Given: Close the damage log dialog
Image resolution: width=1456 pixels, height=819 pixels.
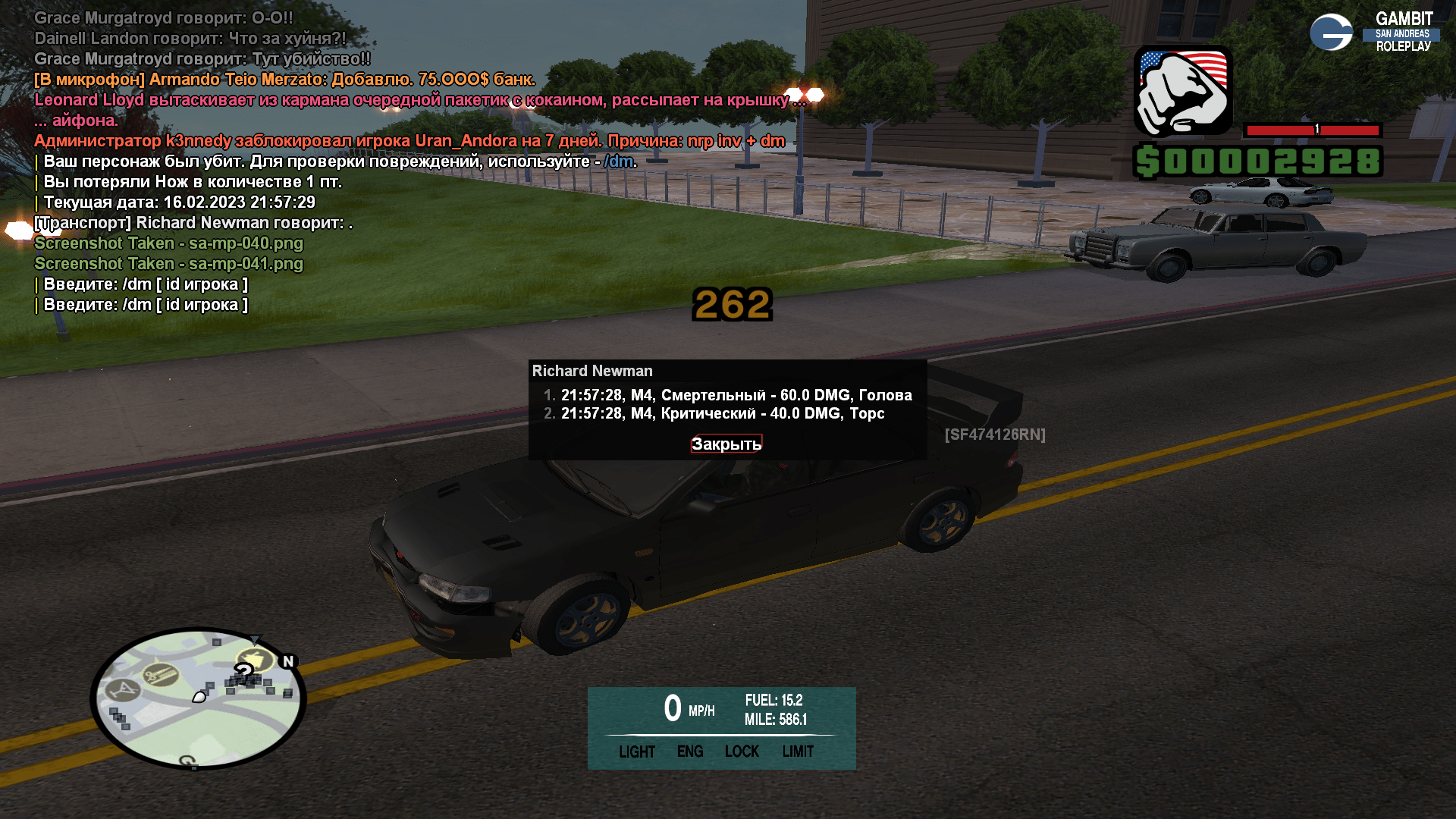Looking at the screenshot, I should pyautogui.click(x=726, y=444).
